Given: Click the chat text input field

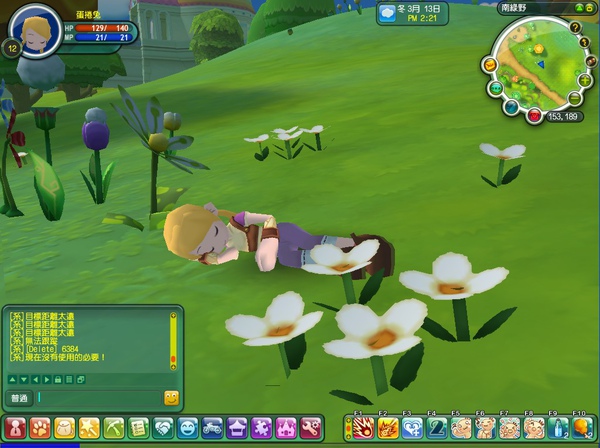Looking at the screenshot, I should tap(98, 398).
